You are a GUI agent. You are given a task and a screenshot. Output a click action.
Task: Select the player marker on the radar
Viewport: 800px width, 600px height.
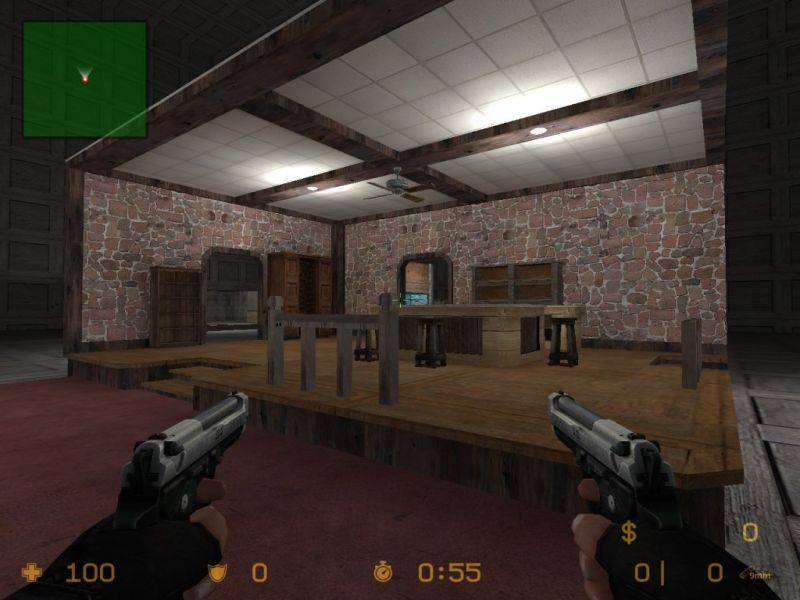click(85, 77)
